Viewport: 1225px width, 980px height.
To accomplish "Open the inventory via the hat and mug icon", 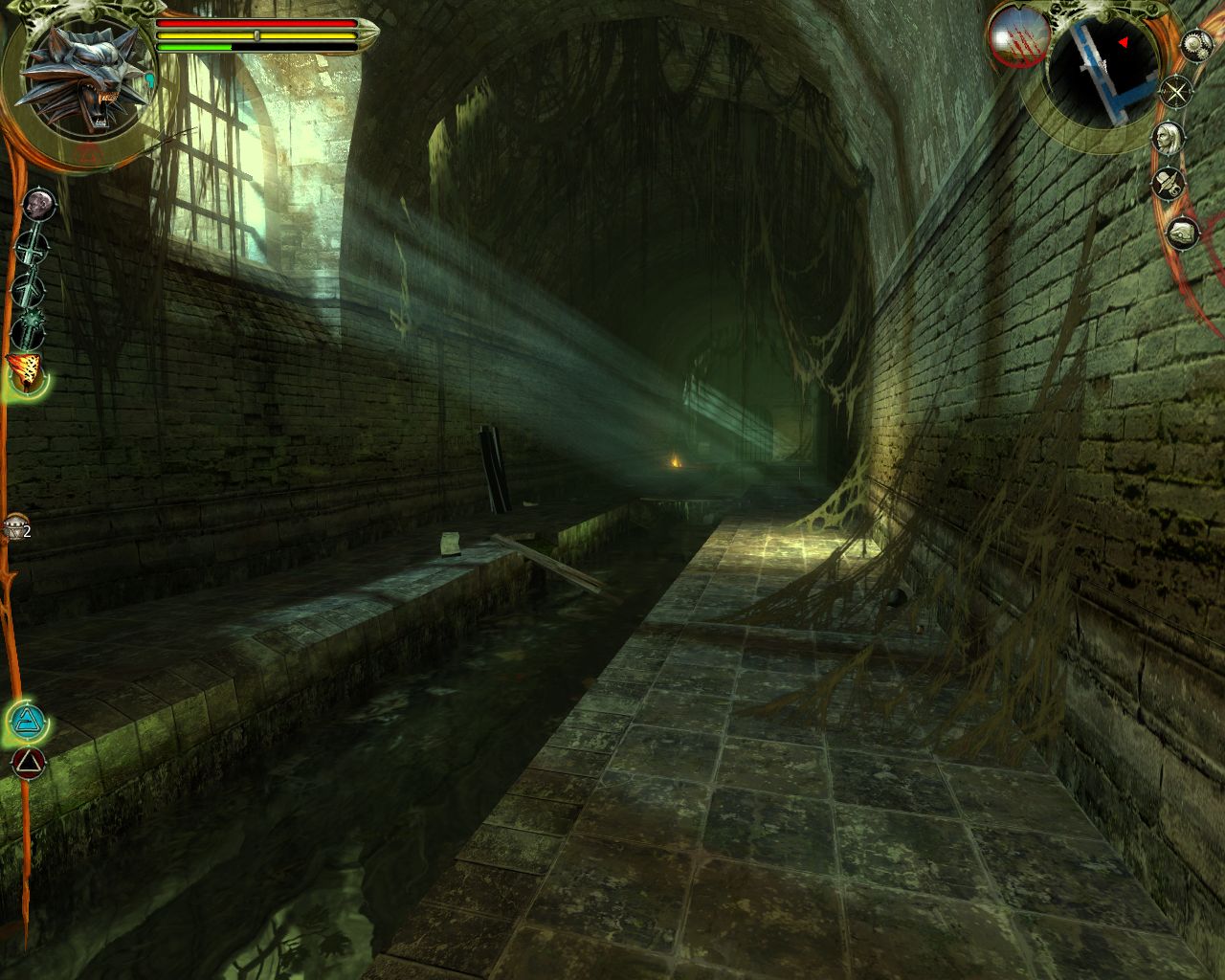I will [1168, 182].
